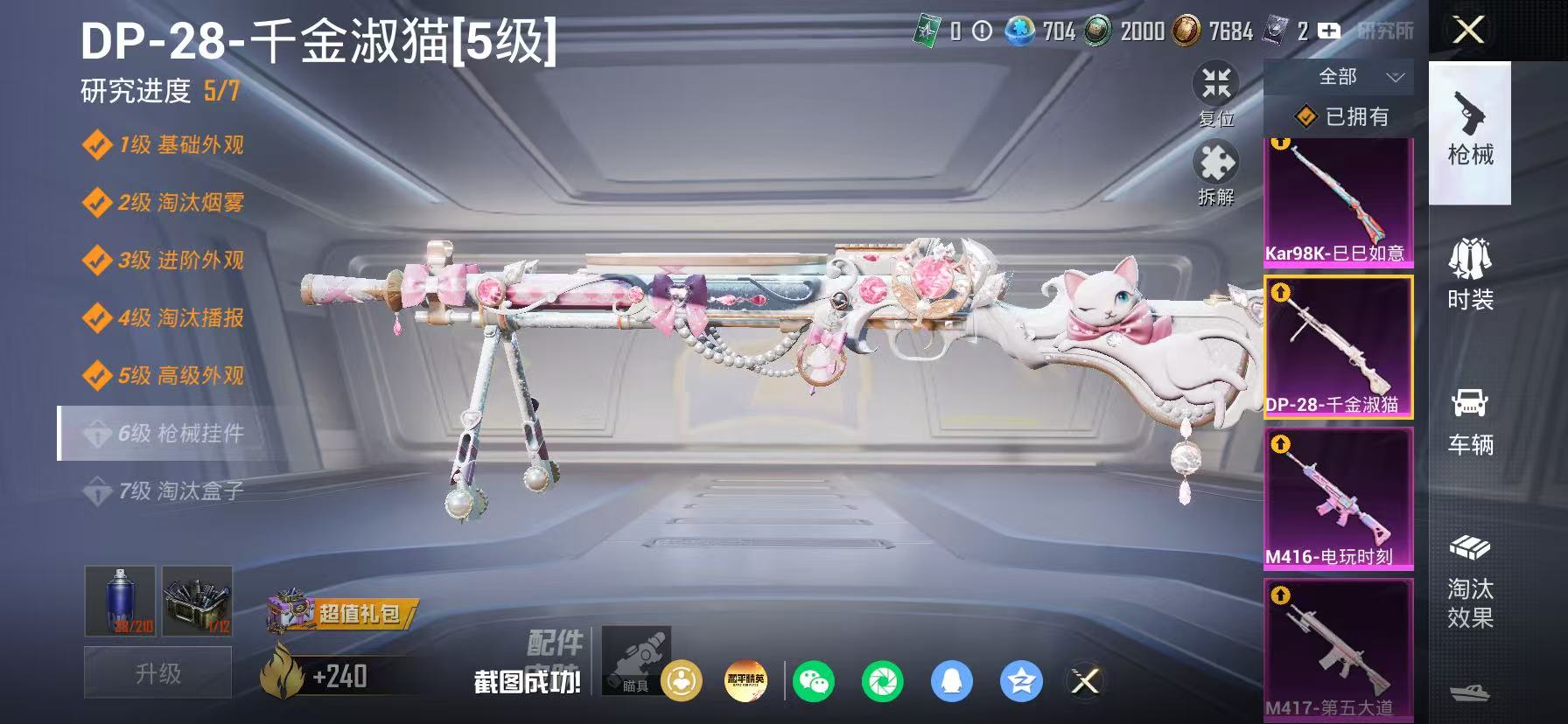
Task: Click the green plus to add currency
Action: coord(1329,30)
